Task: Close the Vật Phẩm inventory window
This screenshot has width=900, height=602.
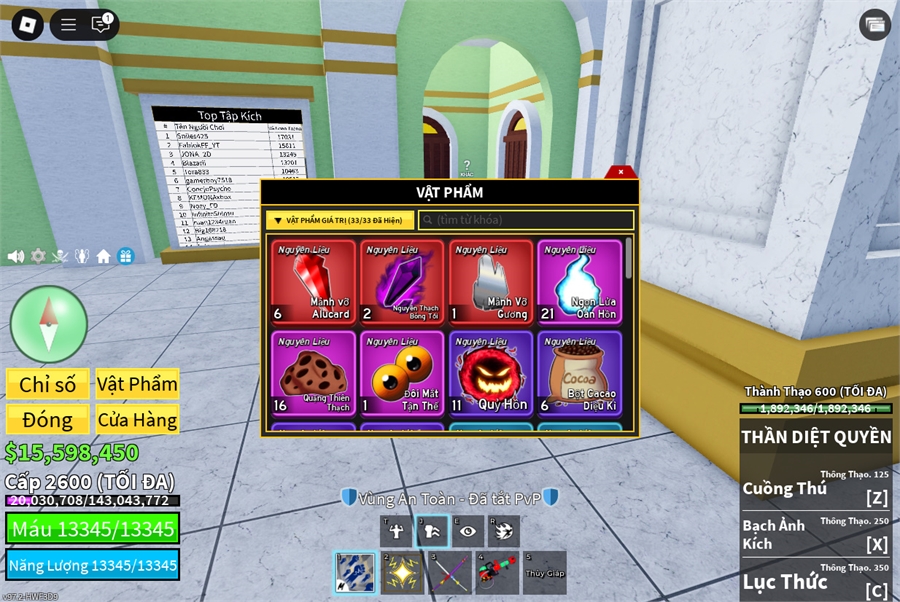Action: click(621, 172)
